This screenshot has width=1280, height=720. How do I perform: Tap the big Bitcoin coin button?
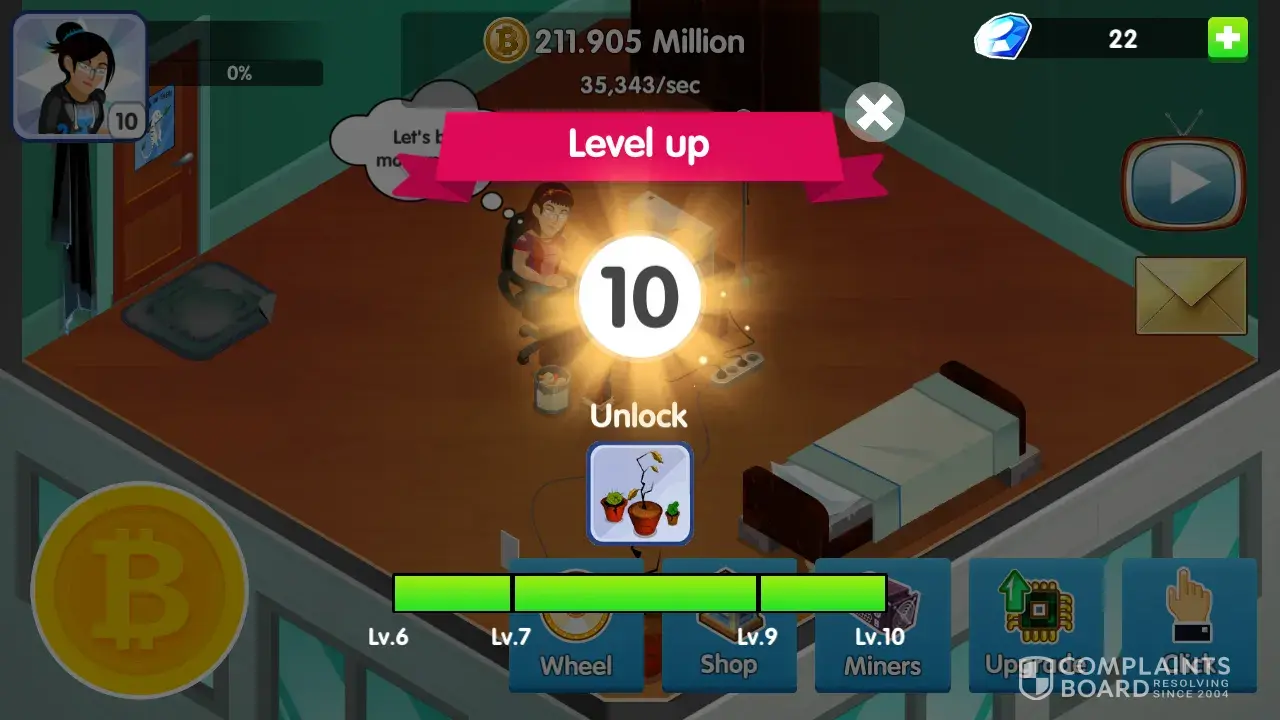point(139,589)
